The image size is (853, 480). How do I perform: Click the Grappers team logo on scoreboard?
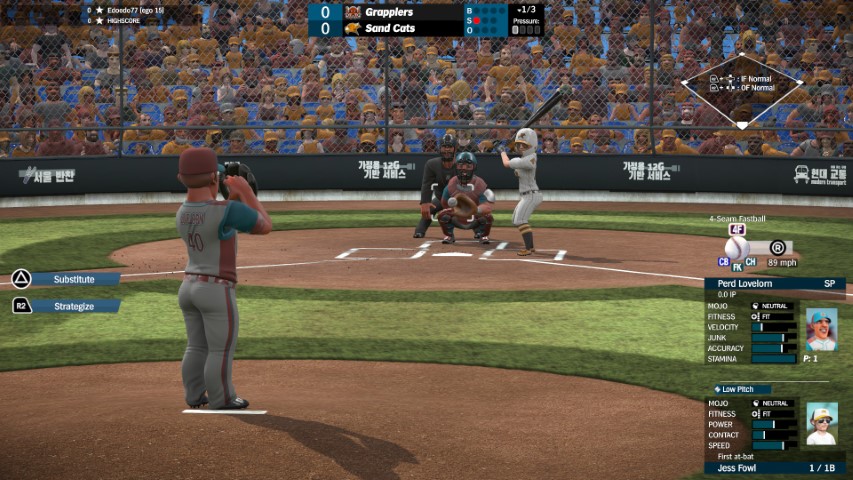(x=352, y=12)
